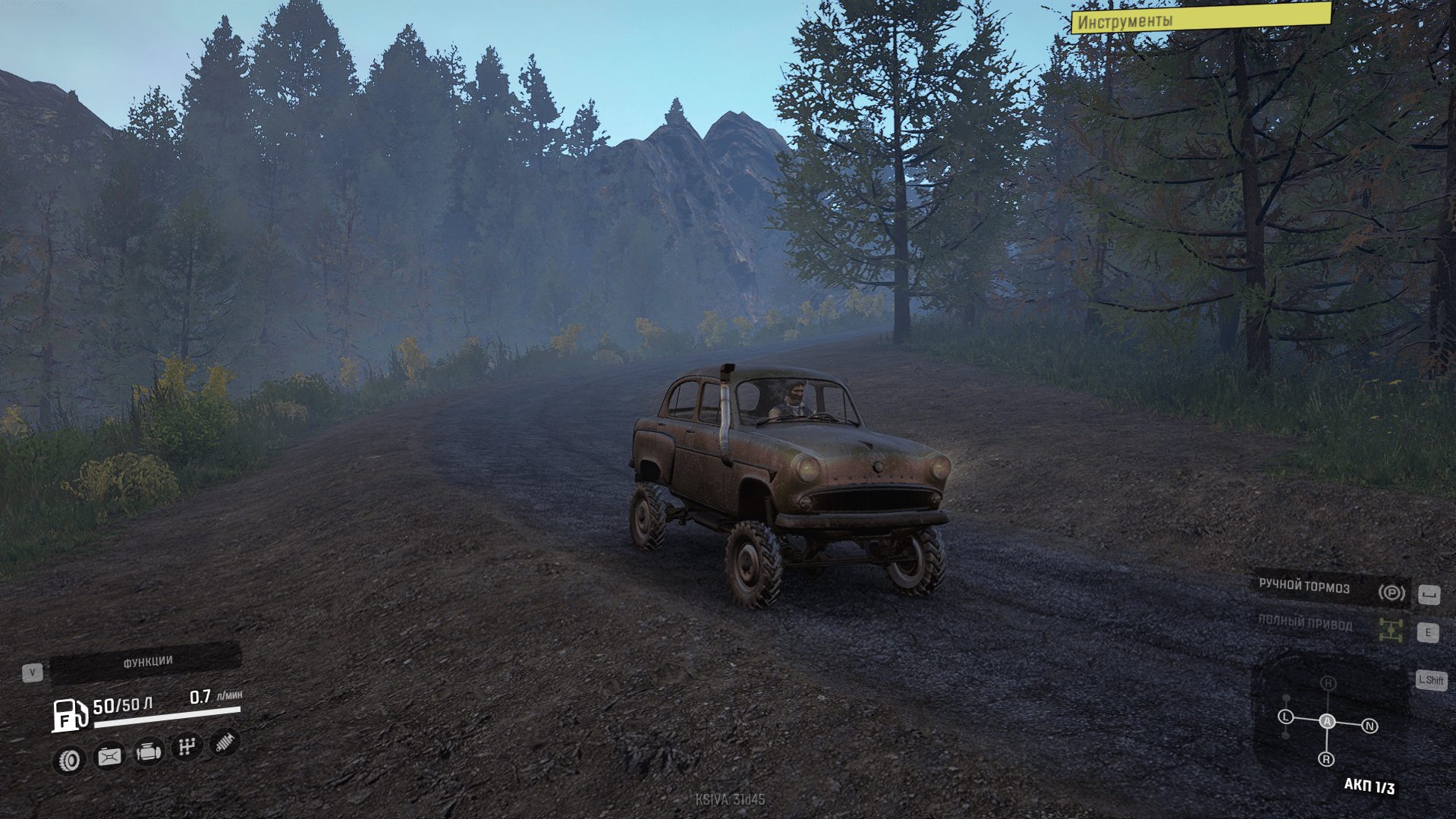Click the fuel tank damage icon

(109, 757)
